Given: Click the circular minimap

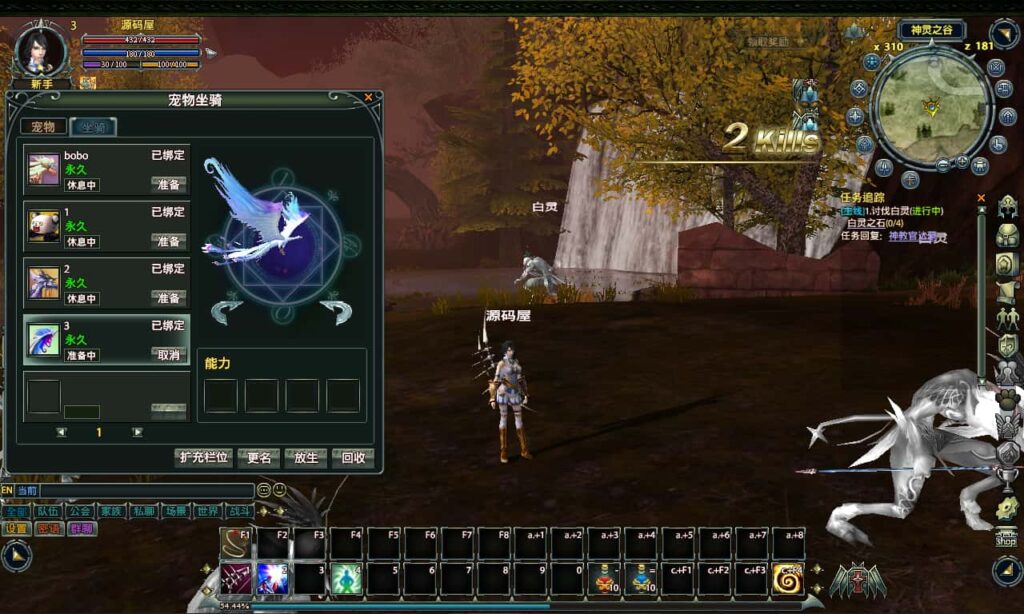Looking at the screenshot, I should (931, 109).
